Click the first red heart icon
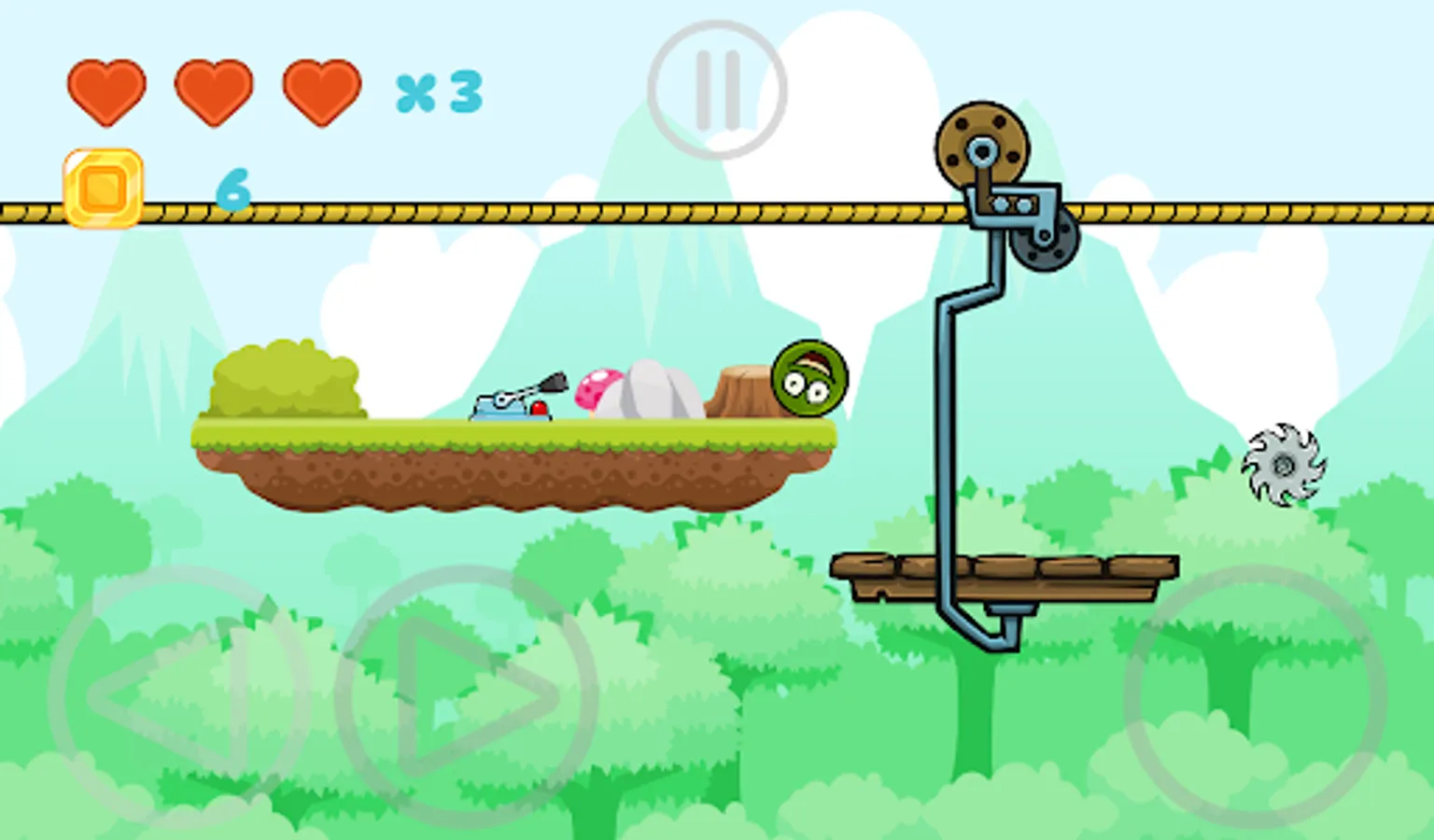 [x=105, y=89]
